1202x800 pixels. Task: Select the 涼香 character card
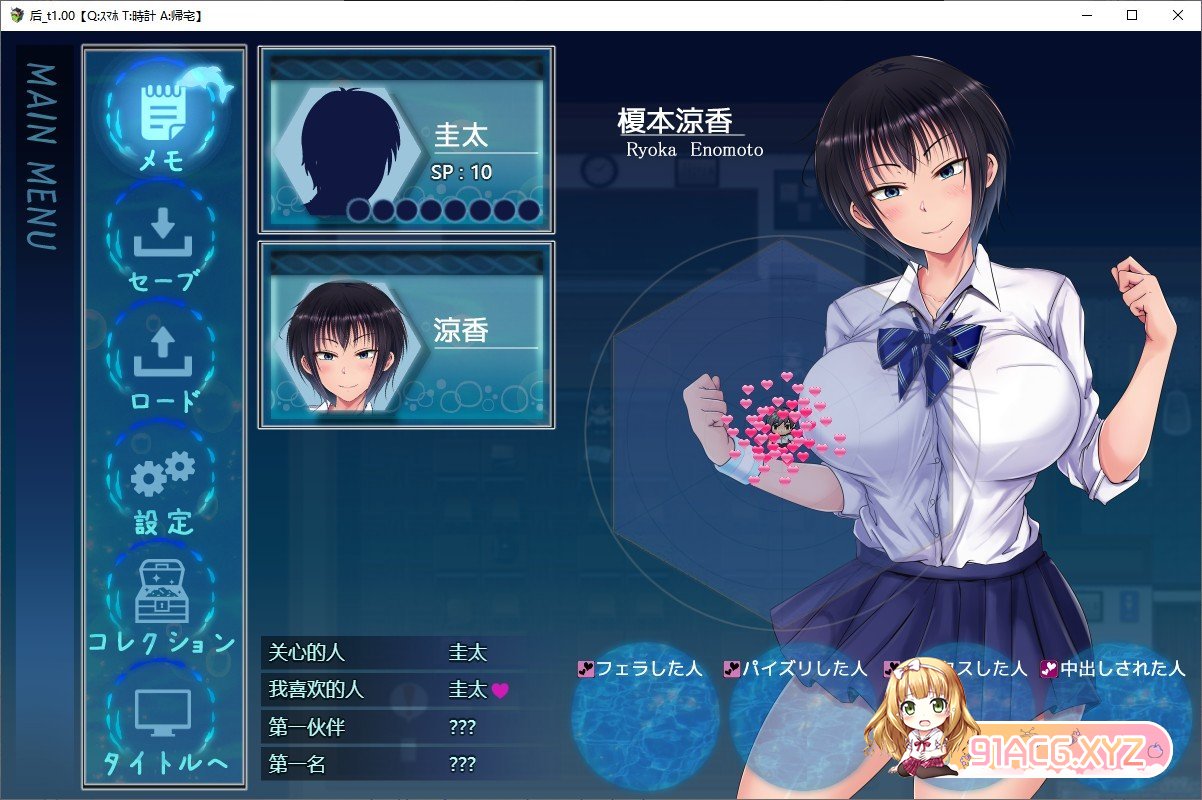tap(406, 335)
